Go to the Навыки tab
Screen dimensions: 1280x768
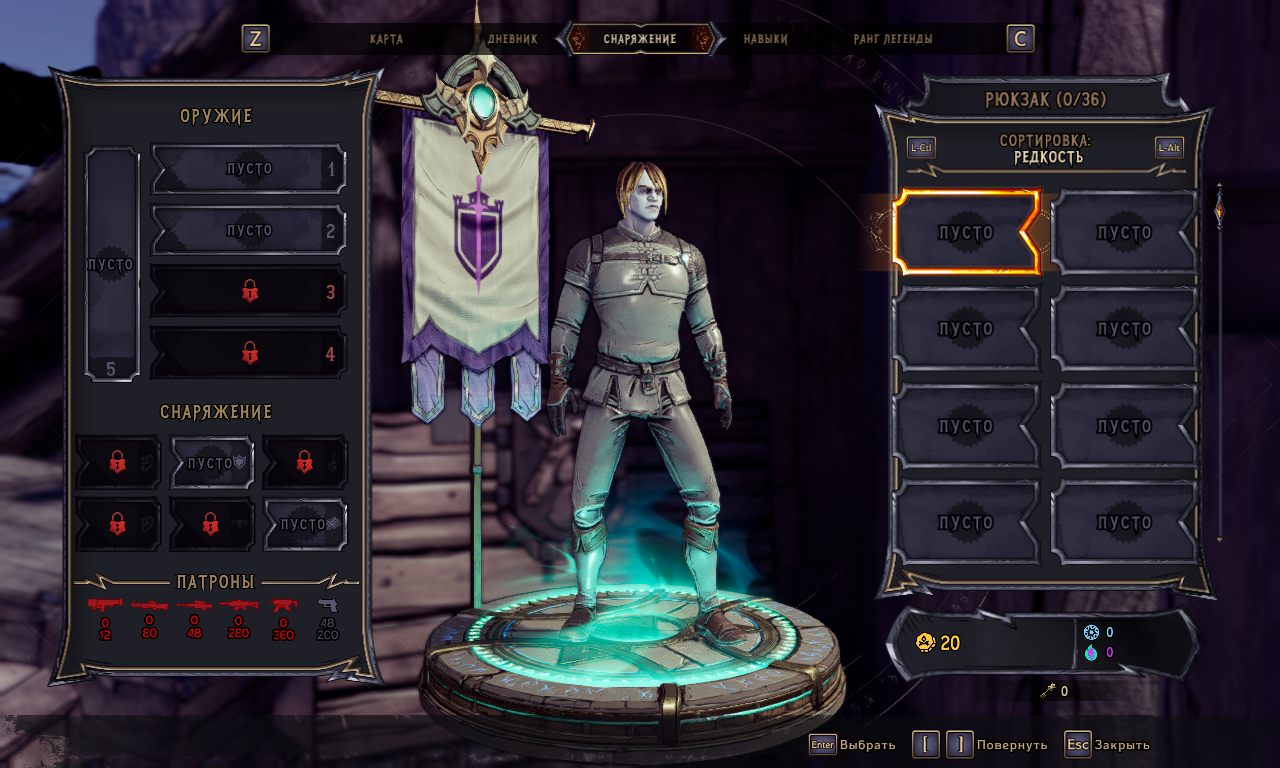[765, 39]
